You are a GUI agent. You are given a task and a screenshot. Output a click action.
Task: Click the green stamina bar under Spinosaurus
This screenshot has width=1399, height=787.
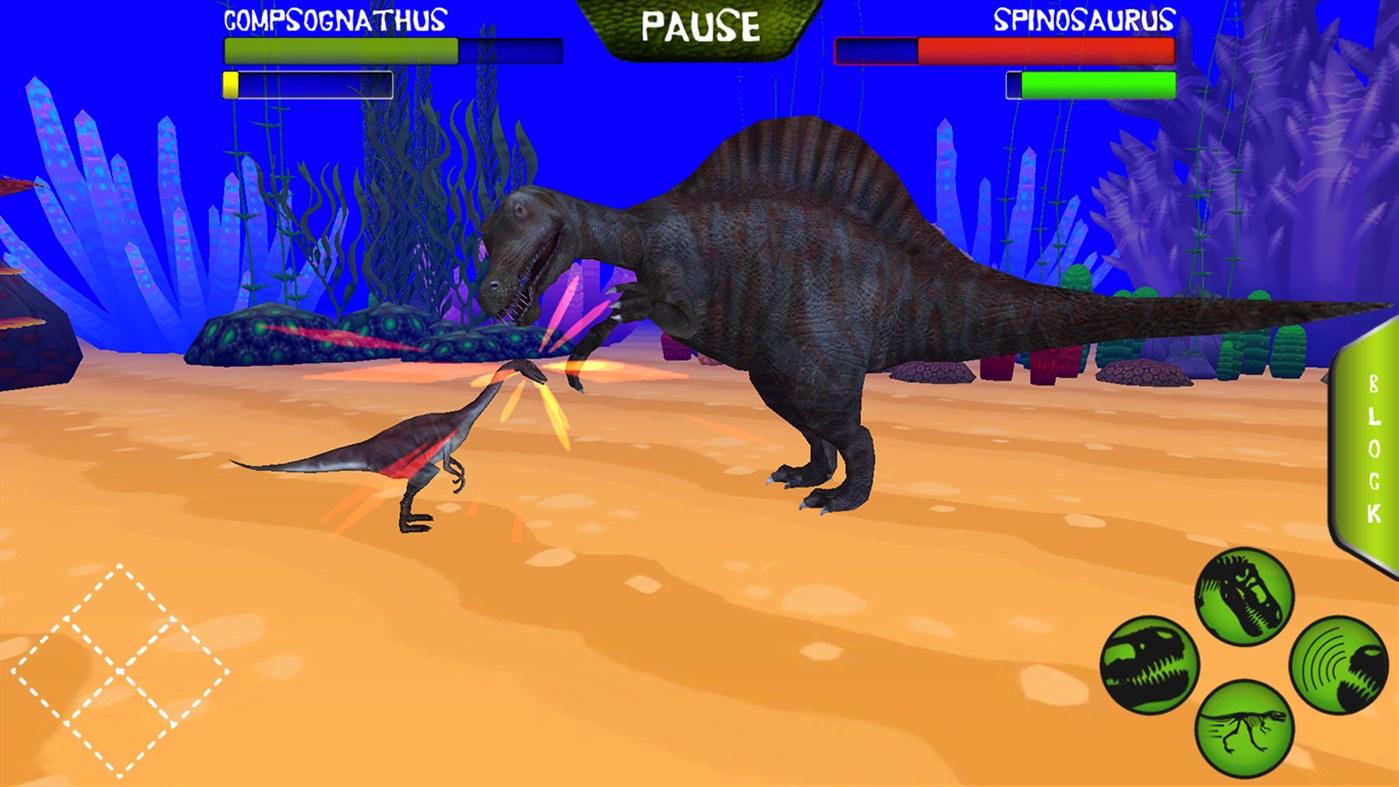[x=1100, y=84]
